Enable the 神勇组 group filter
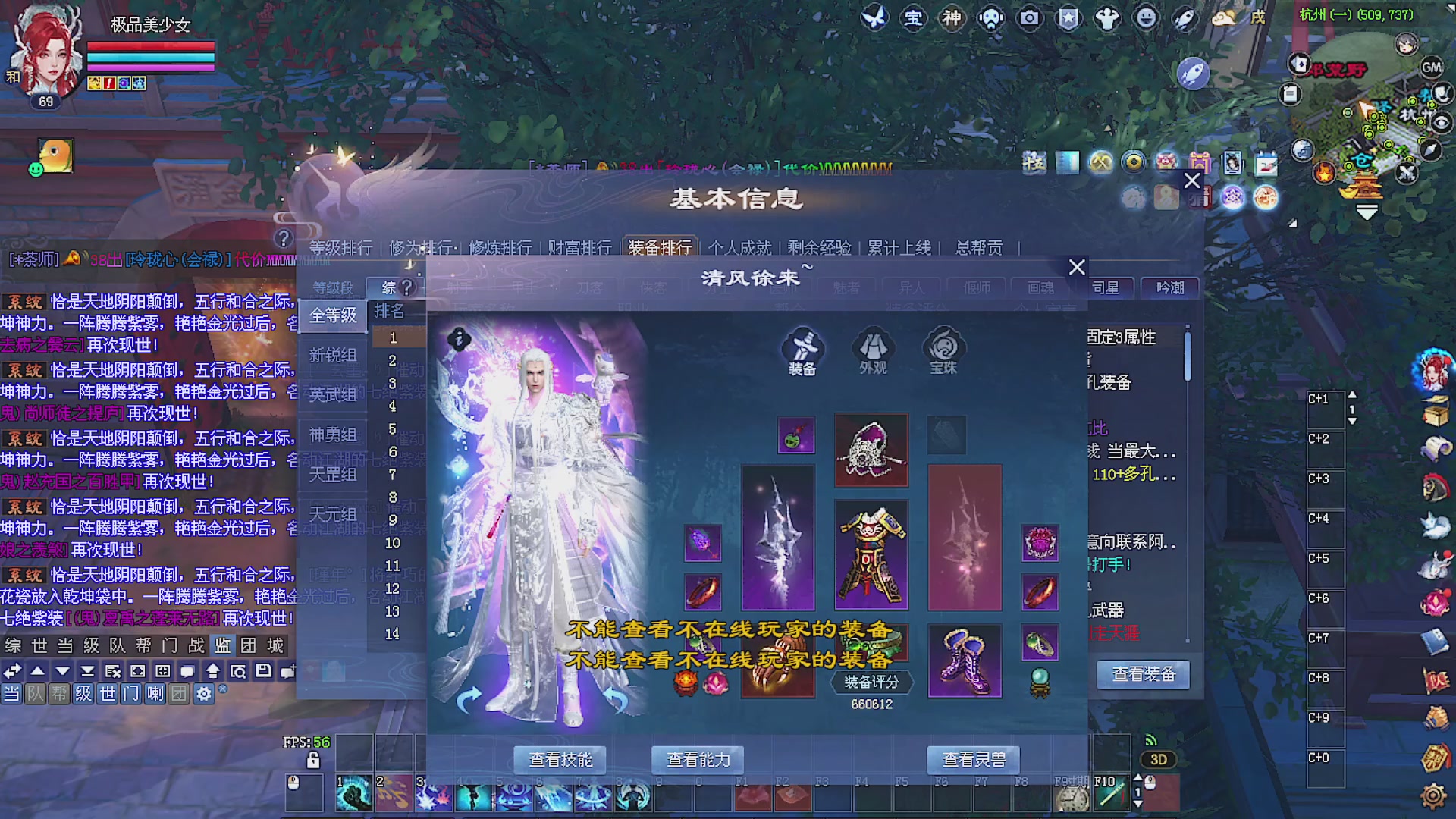Viewport: 1456px width, 819px height. tap(334, 434)
